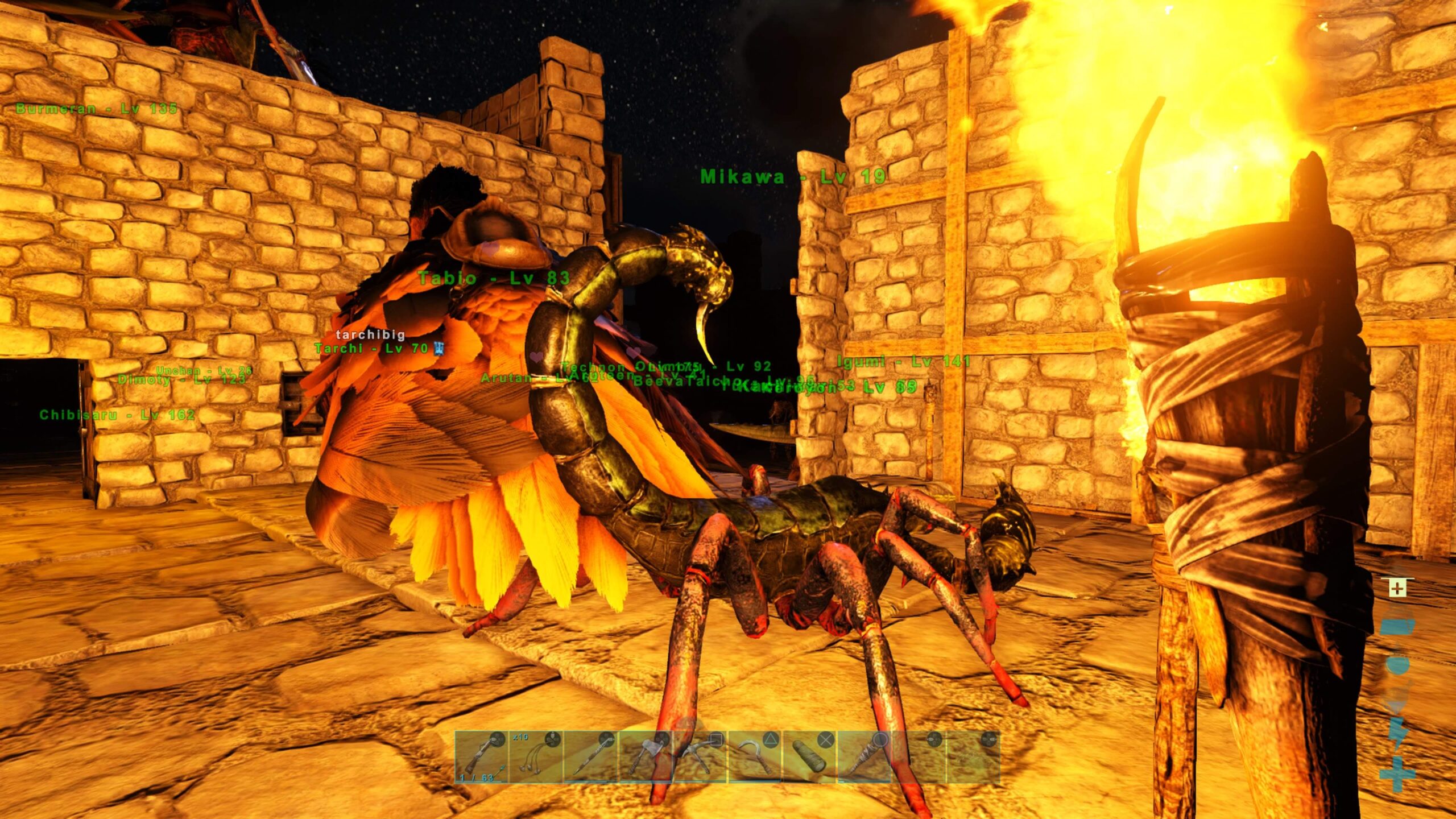Choose the spear in the hotbar
The width and height of the screenshot is (1456, 819).
tap(590, 758)
